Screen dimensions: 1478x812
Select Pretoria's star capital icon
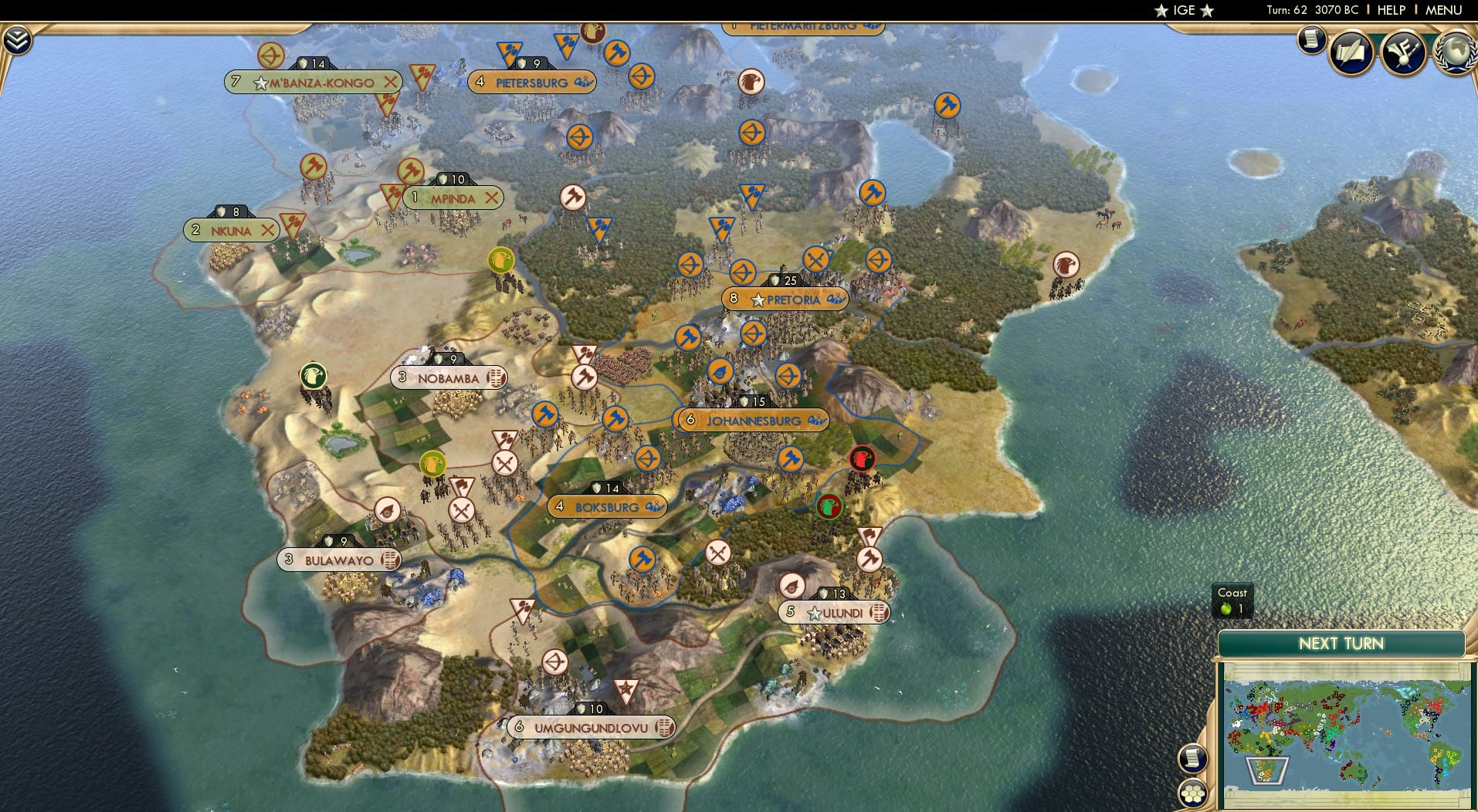(758, 300)
